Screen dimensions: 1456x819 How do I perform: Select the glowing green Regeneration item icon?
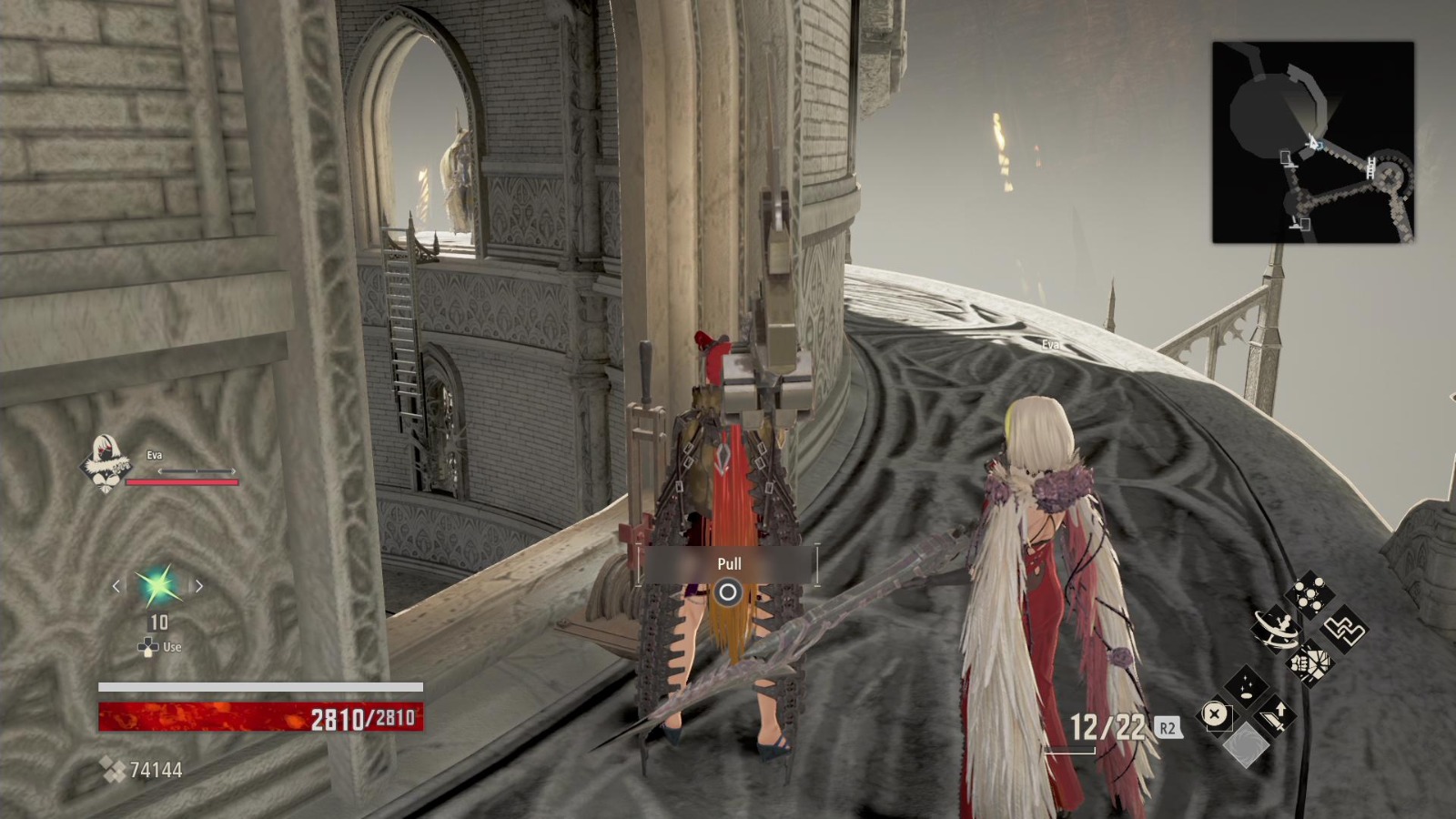pyautogui.click(x=159, y=587)
